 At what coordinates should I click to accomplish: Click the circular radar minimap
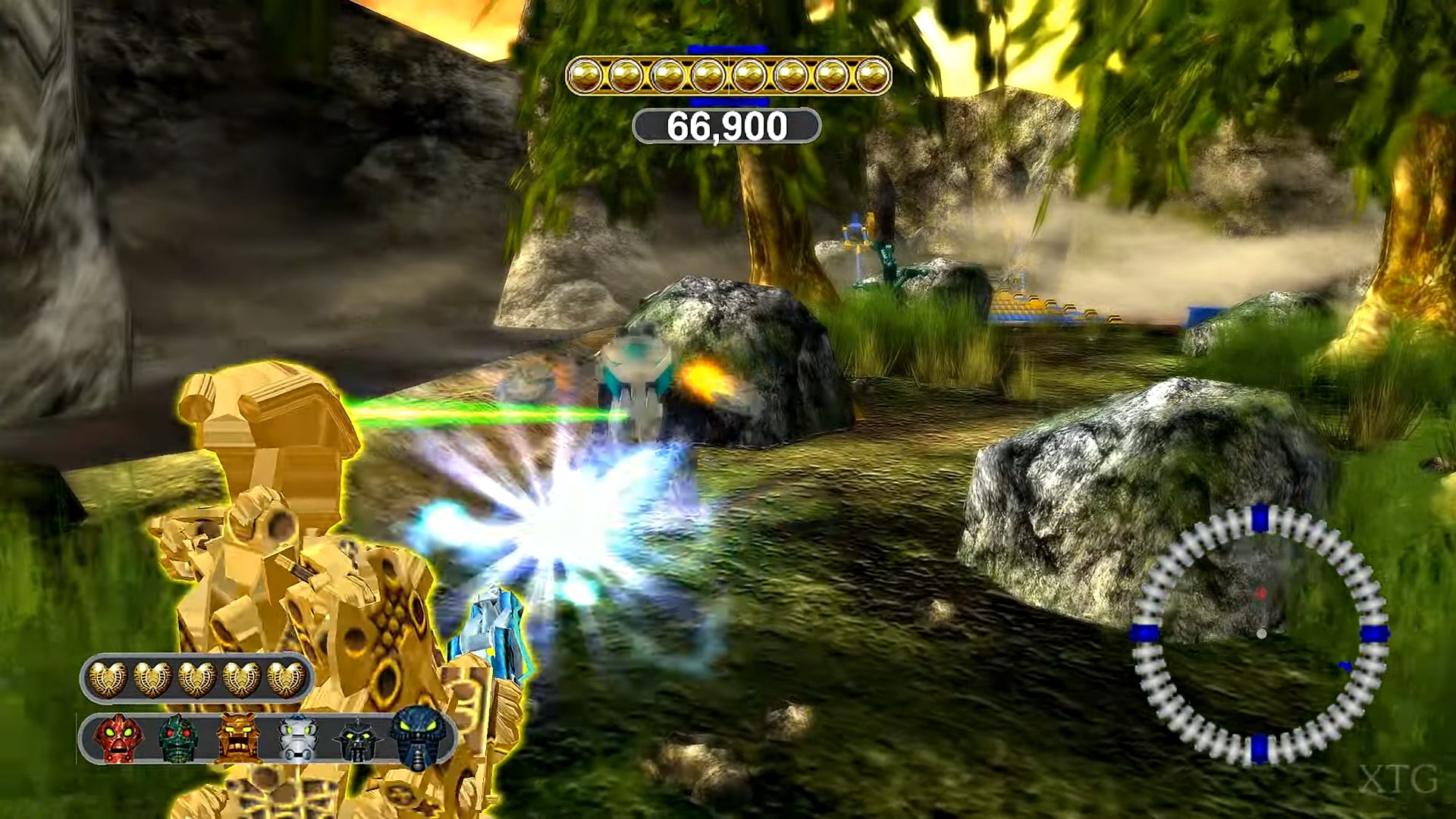pos(1259,634)
